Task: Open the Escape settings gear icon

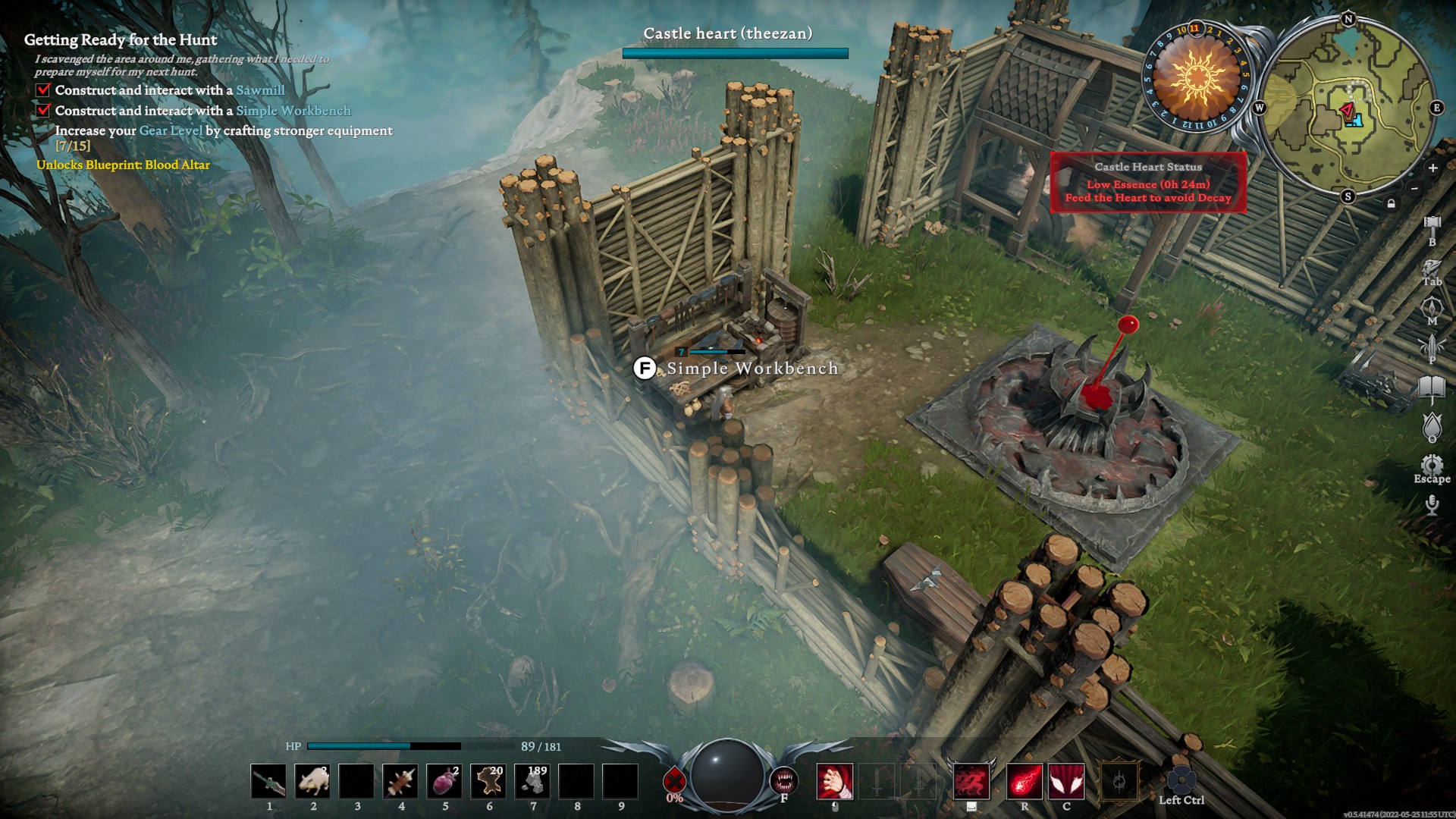Action: [x=1432, y=465]
